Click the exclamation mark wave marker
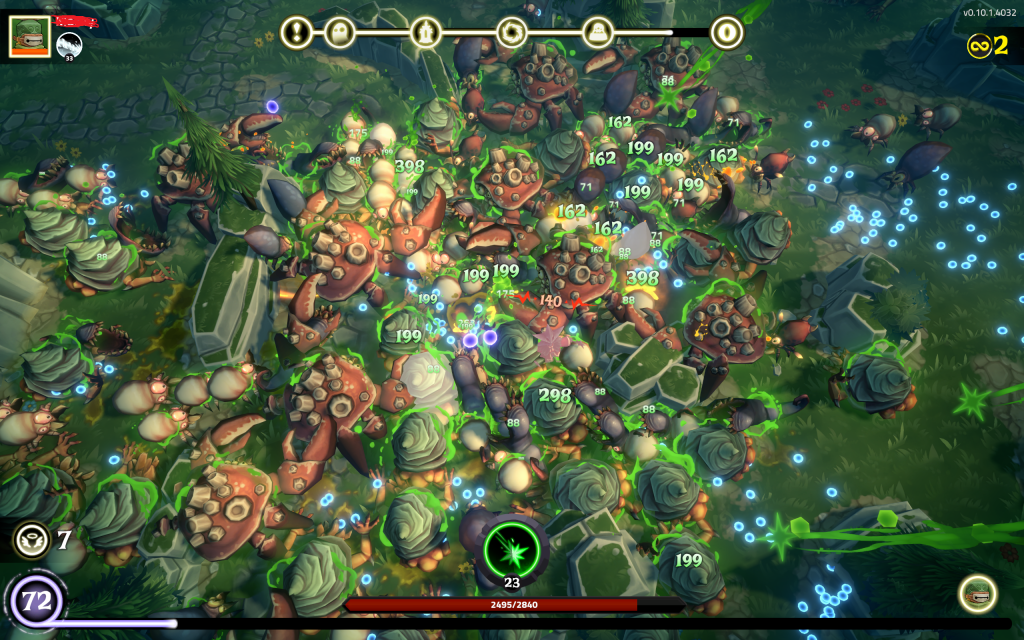1024x640 pixels. point(296,32)
